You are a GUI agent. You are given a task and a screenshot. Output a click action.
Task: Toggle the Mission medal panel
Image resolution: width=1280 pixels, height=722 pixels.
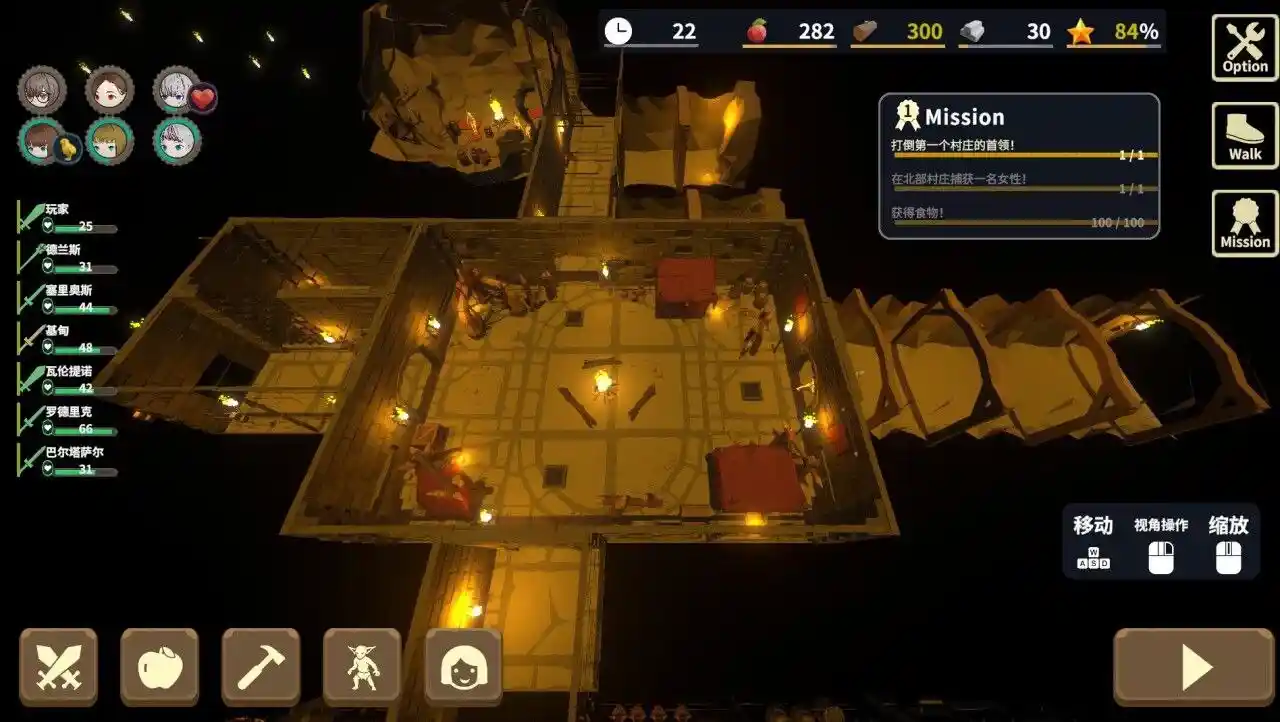1243,222
